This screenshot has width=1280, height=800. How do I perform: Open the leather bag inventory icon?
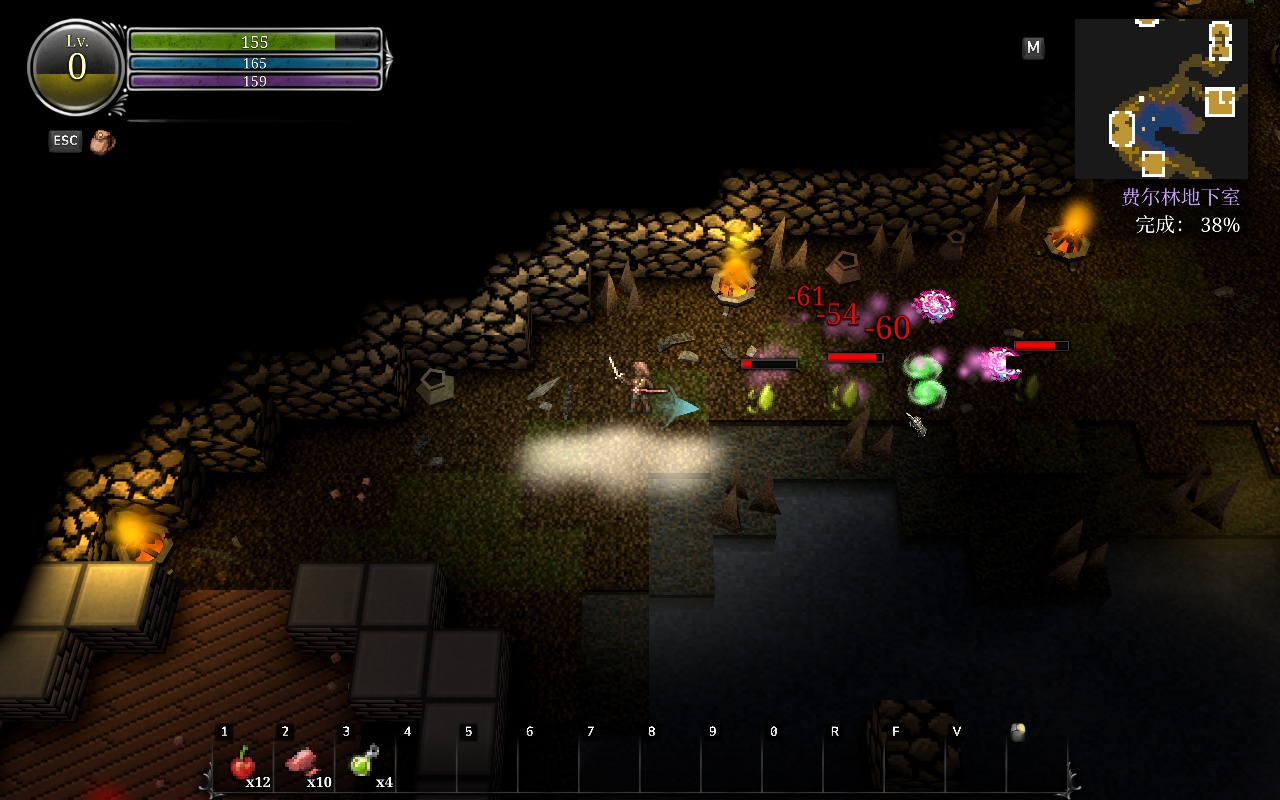[x=101, y=142]
